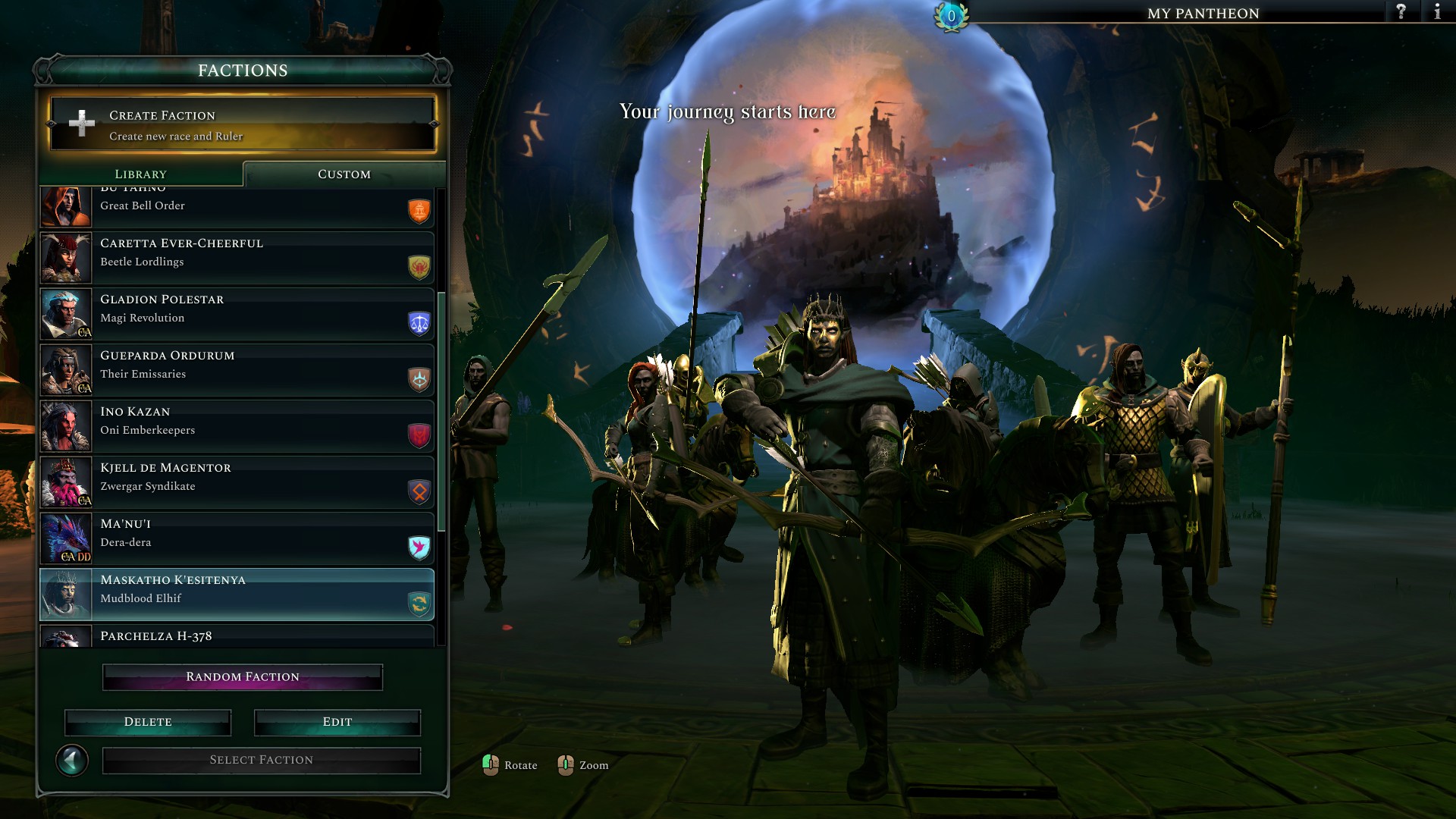Confirm with Select Faction button
The image size is (1456, 819).
pos(262,760)
